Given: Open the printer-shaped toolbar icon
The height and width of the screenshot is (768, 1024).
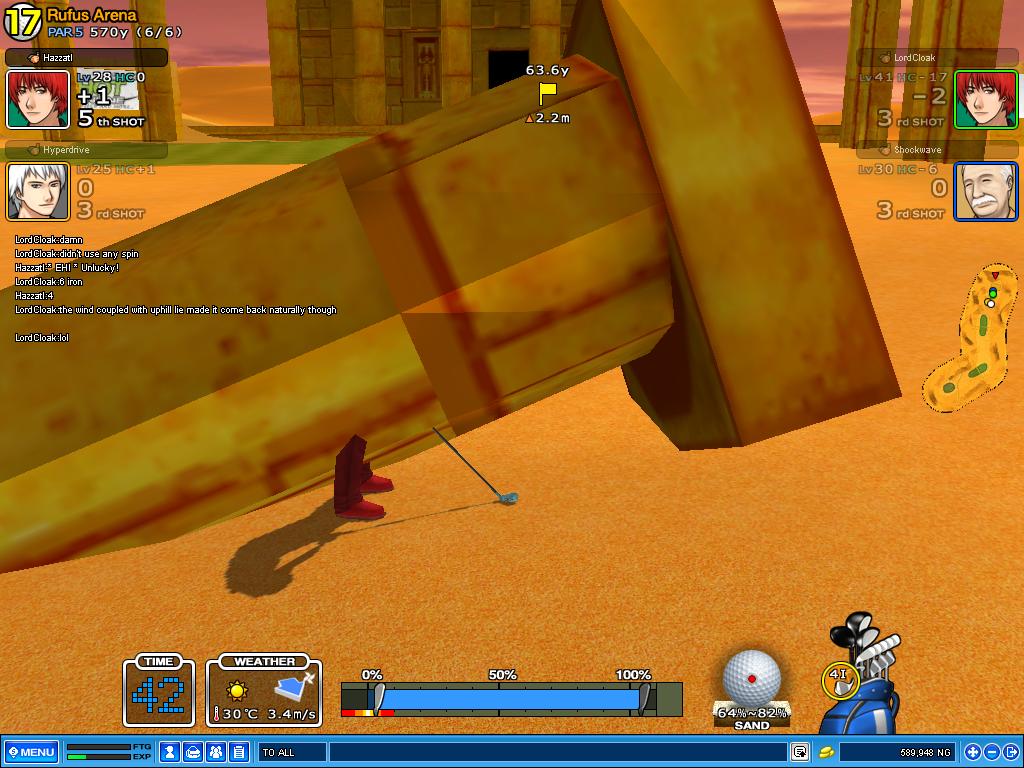Looking at the screenshot, I should coord(194,752).
